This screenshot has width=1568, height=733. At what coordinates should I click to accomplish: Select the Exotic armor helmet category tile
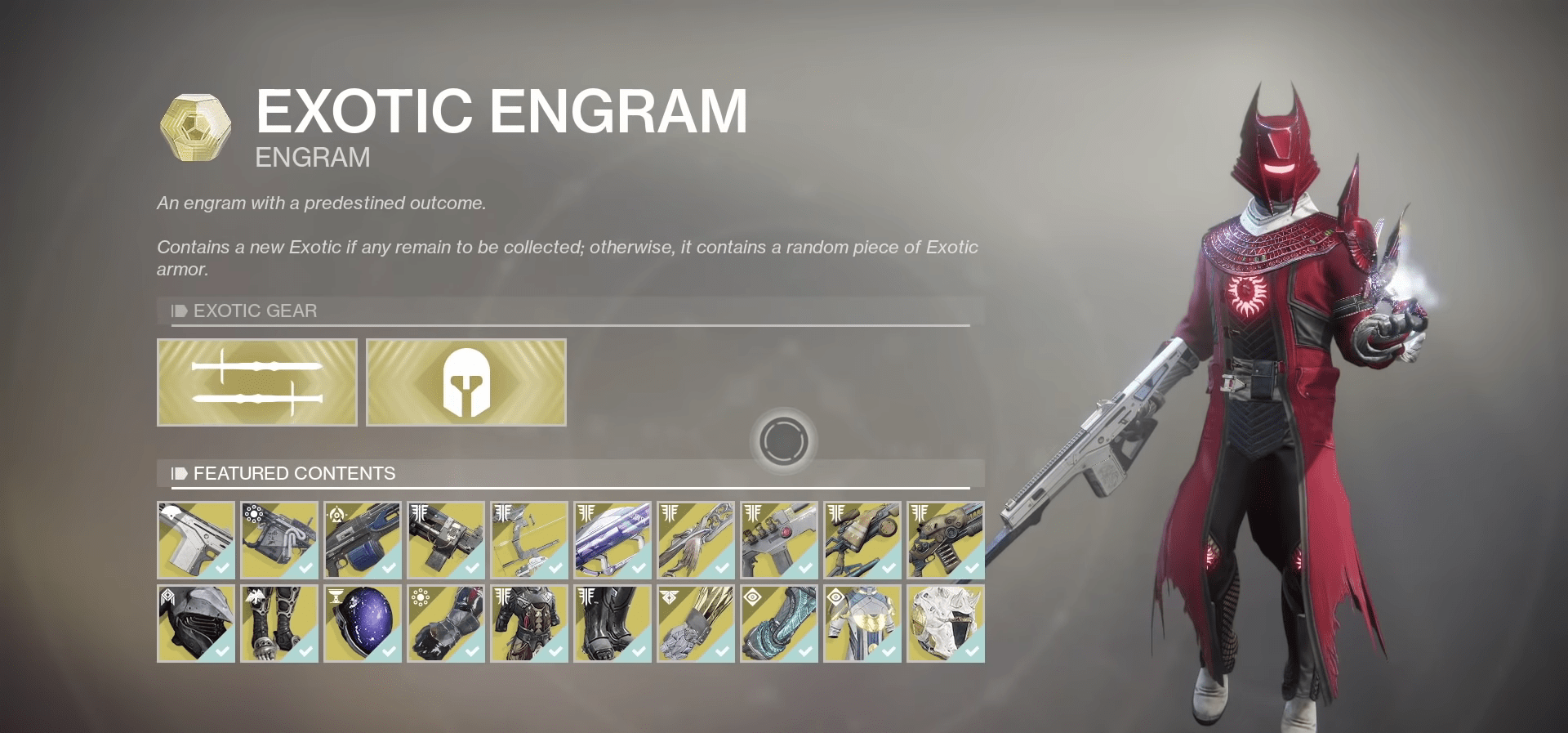[466, 382]
